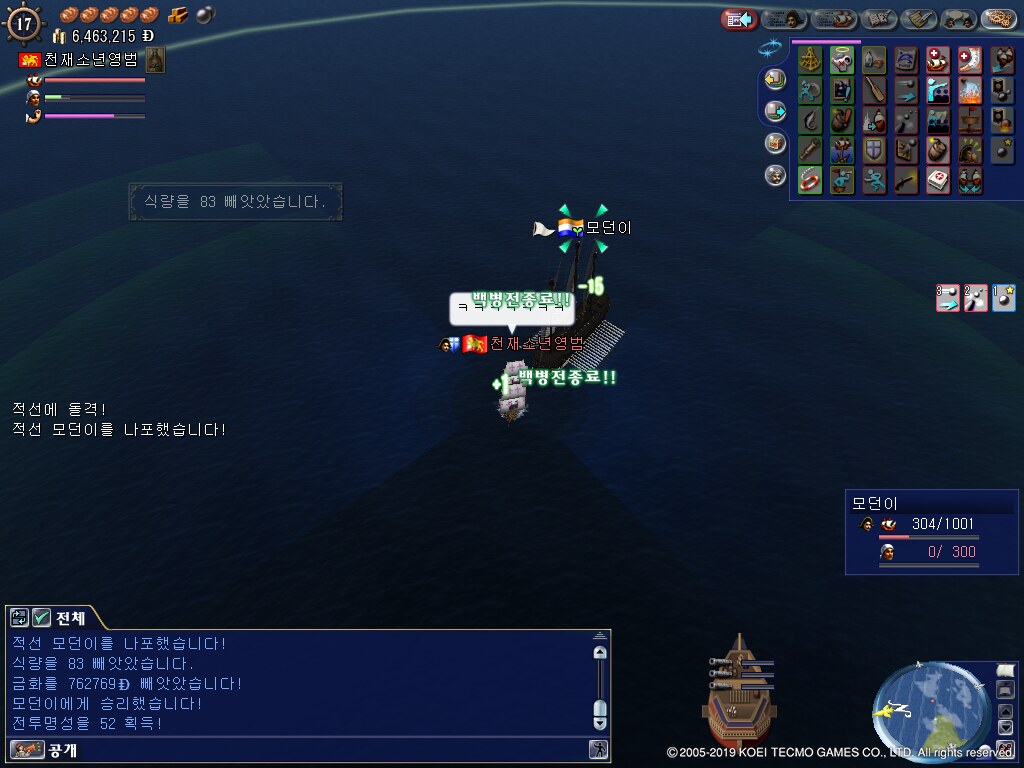Select the fishing hook skill icon

pos(810,120)
